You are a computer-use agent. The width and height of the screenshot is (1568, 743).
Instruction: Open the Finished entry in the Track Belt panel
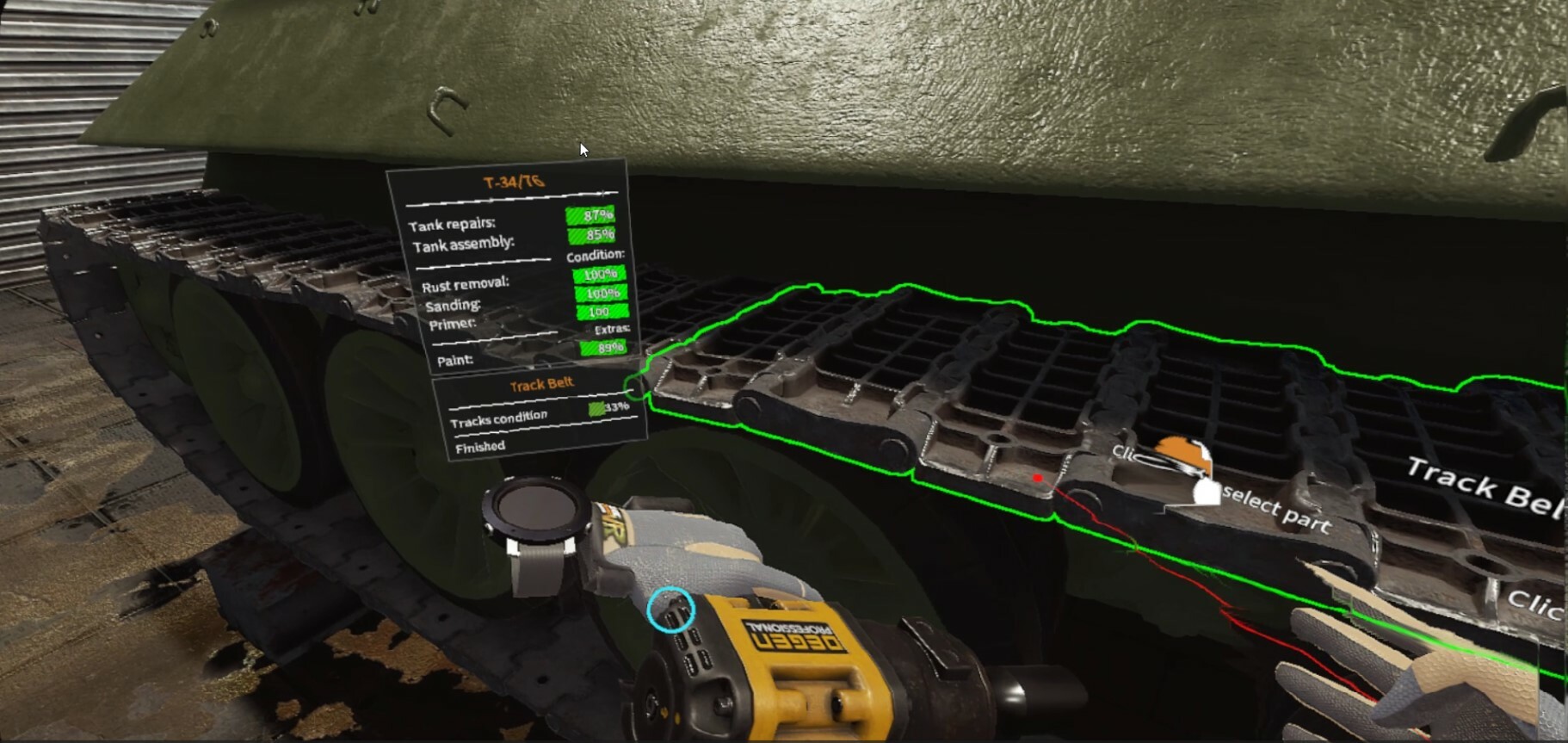click(x=479, y=446)
